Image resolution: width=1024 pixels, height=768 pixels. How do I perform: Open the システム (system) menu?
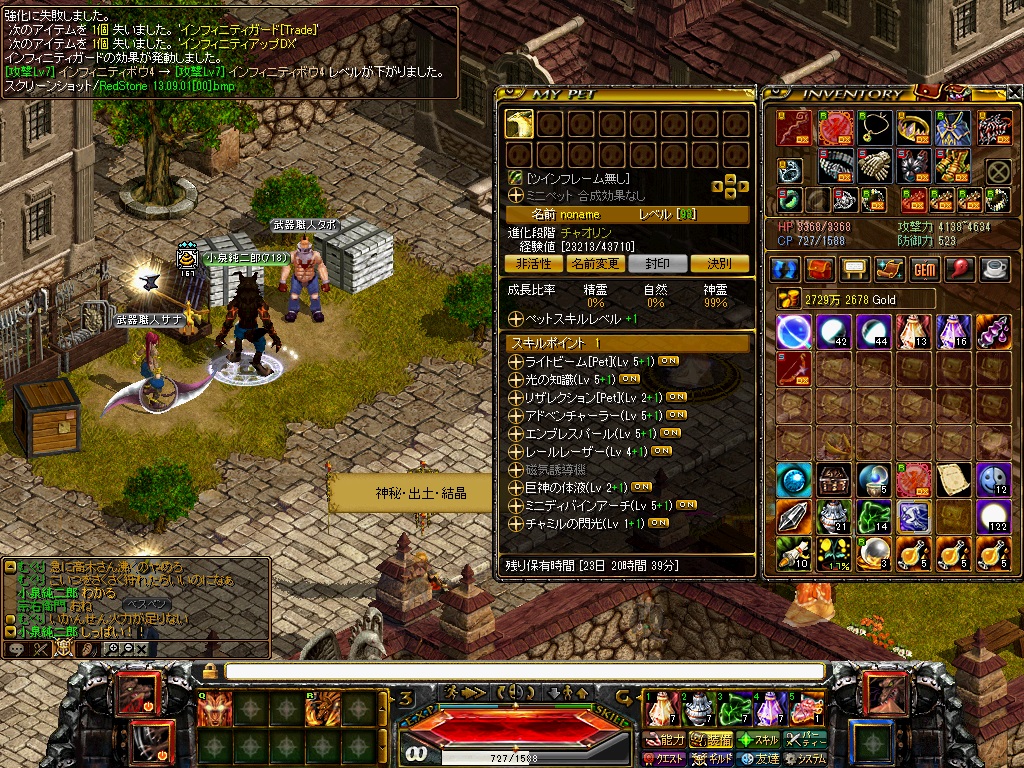806,759
